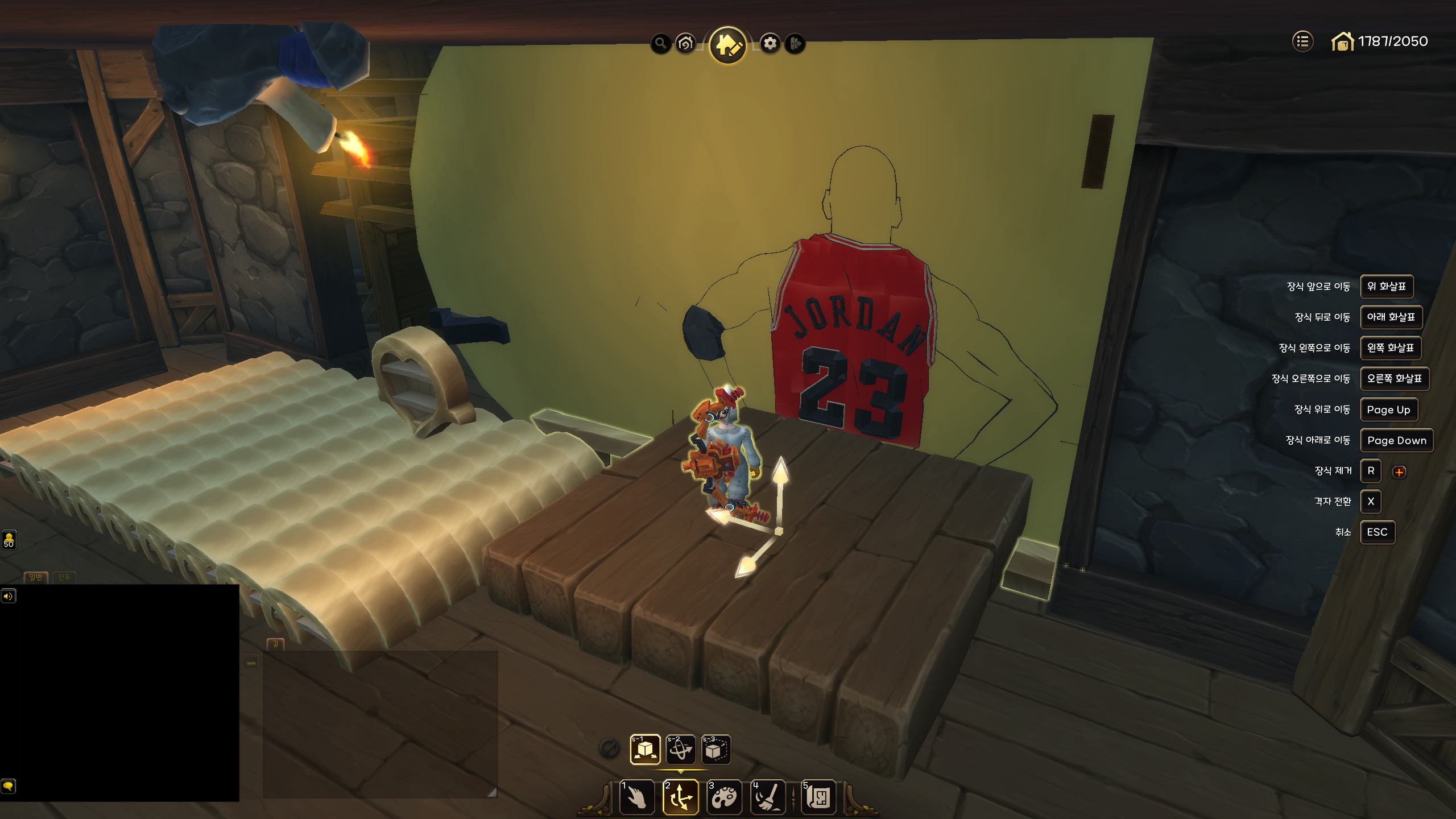Switch to the 전투 chat tab

(64, 577)
